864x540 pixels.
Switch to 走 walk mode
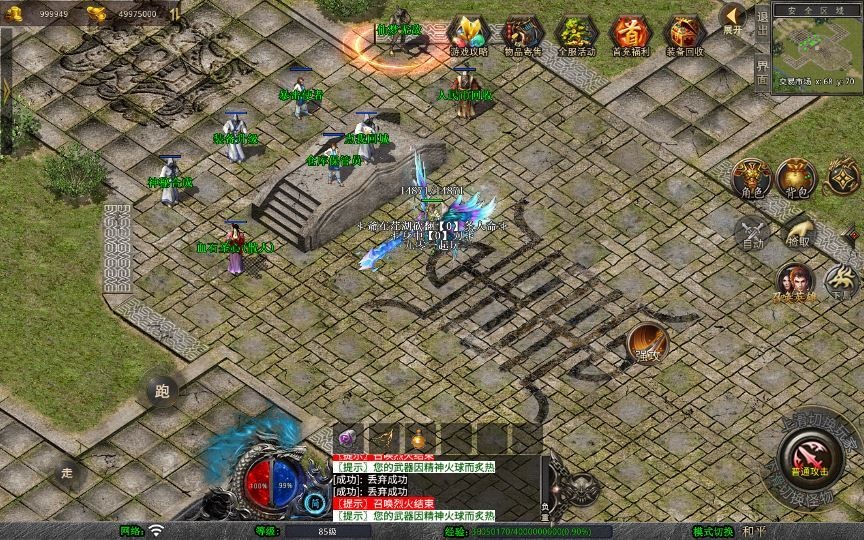point(69,472)
